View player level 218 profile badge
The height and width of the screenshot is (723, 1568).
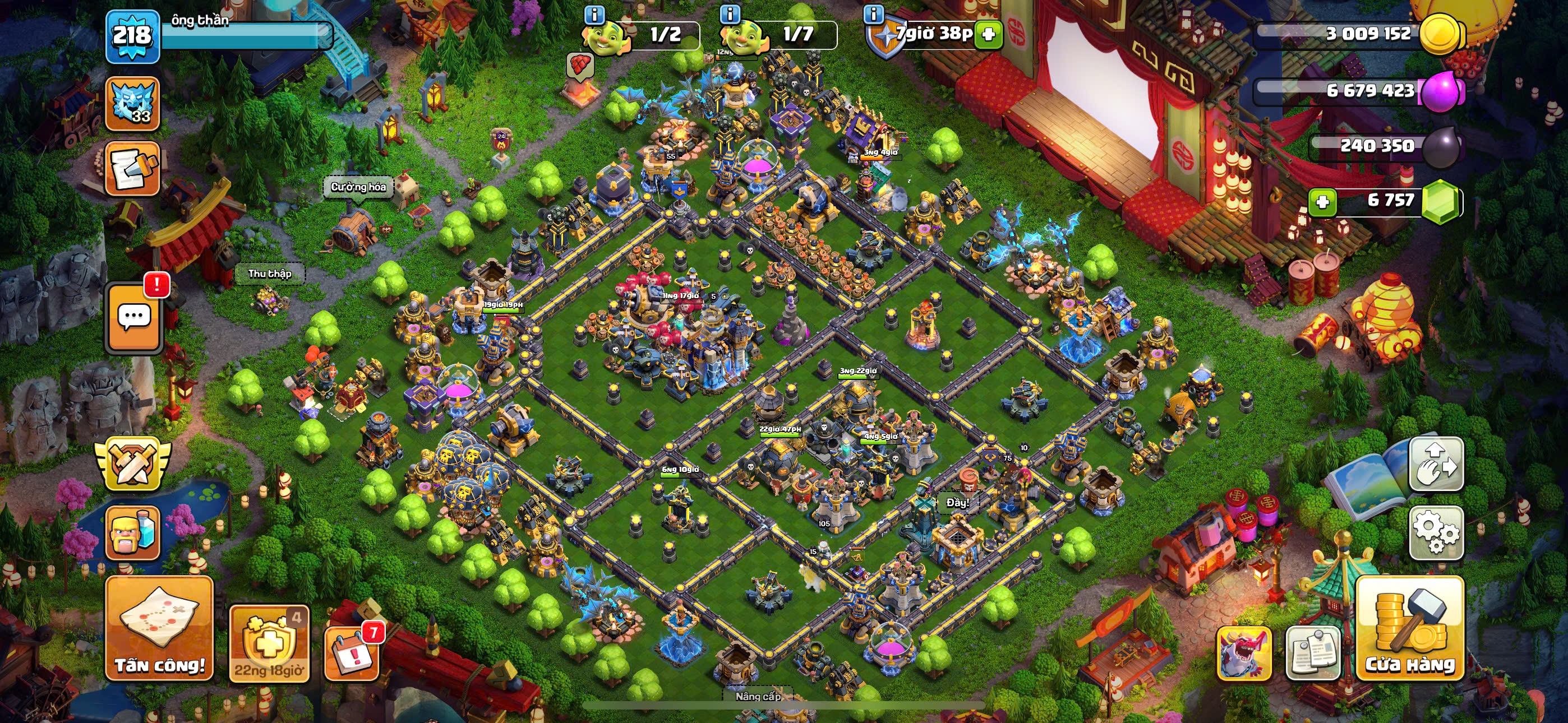coord(132,35)
